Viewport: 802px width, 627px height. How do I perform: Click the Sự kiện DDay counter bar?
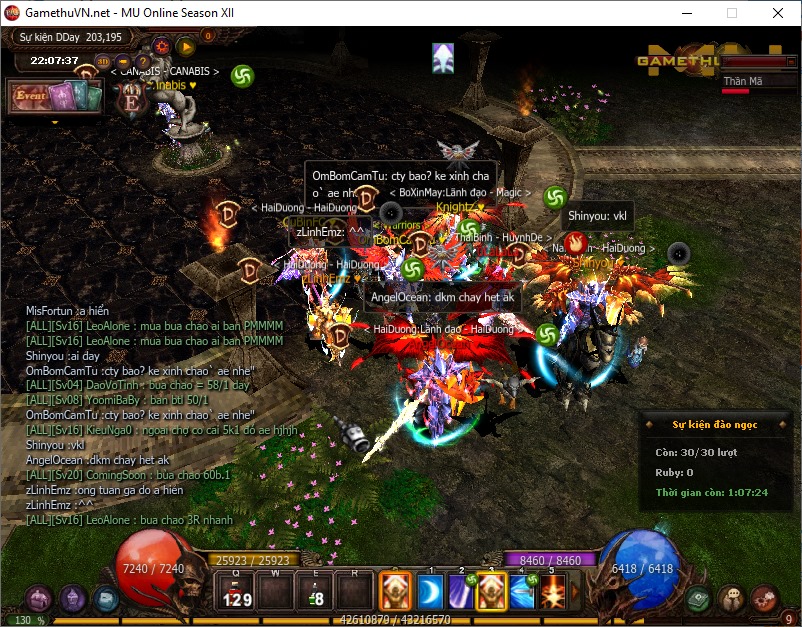tap(68, 37)
